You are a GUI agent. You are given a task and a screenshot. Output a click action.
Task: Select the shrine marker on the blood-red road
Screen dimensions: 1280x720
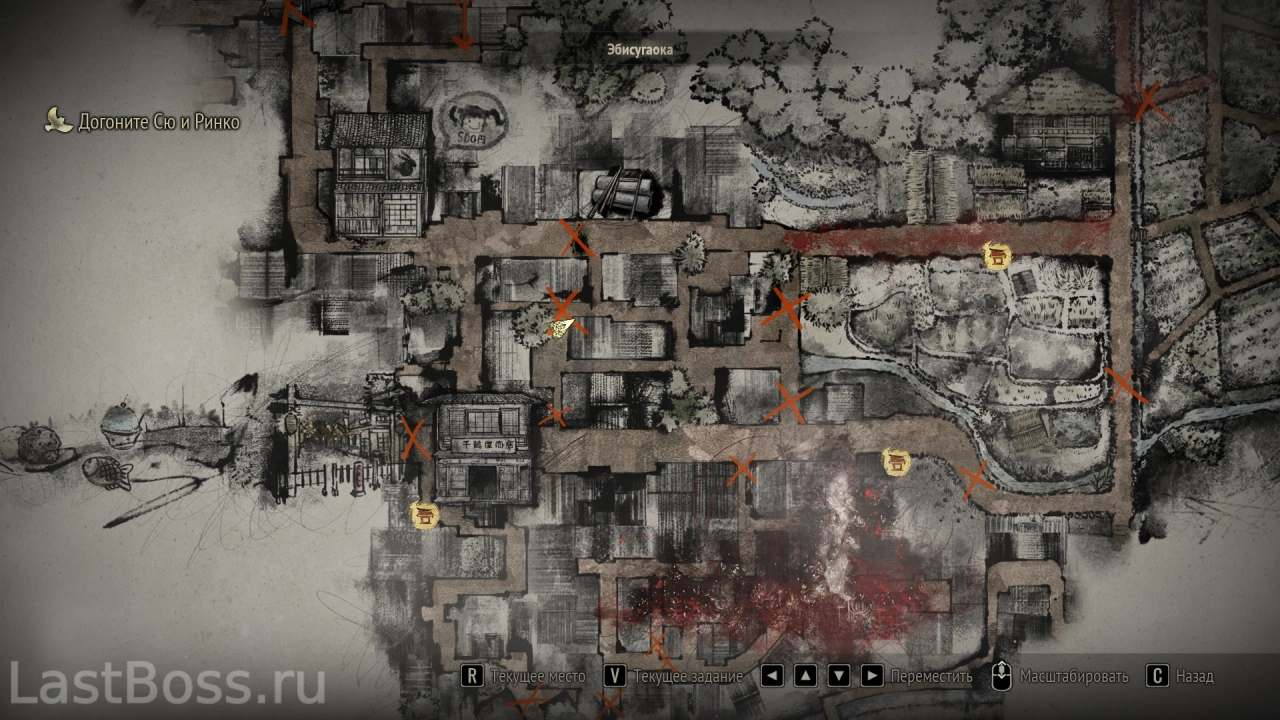point(996,256)
